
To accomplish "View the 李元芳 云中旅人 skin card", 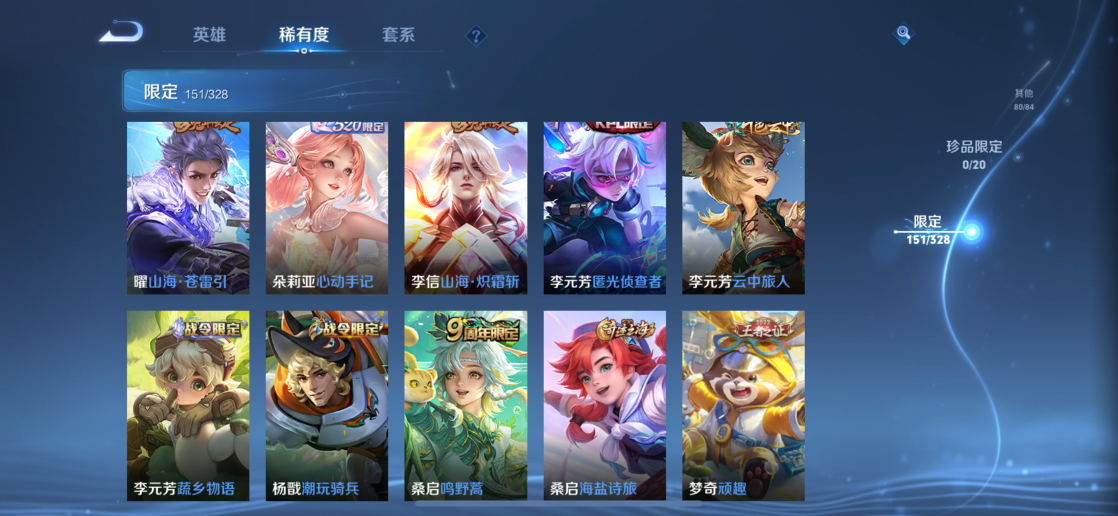I will [x=743, y=208].
